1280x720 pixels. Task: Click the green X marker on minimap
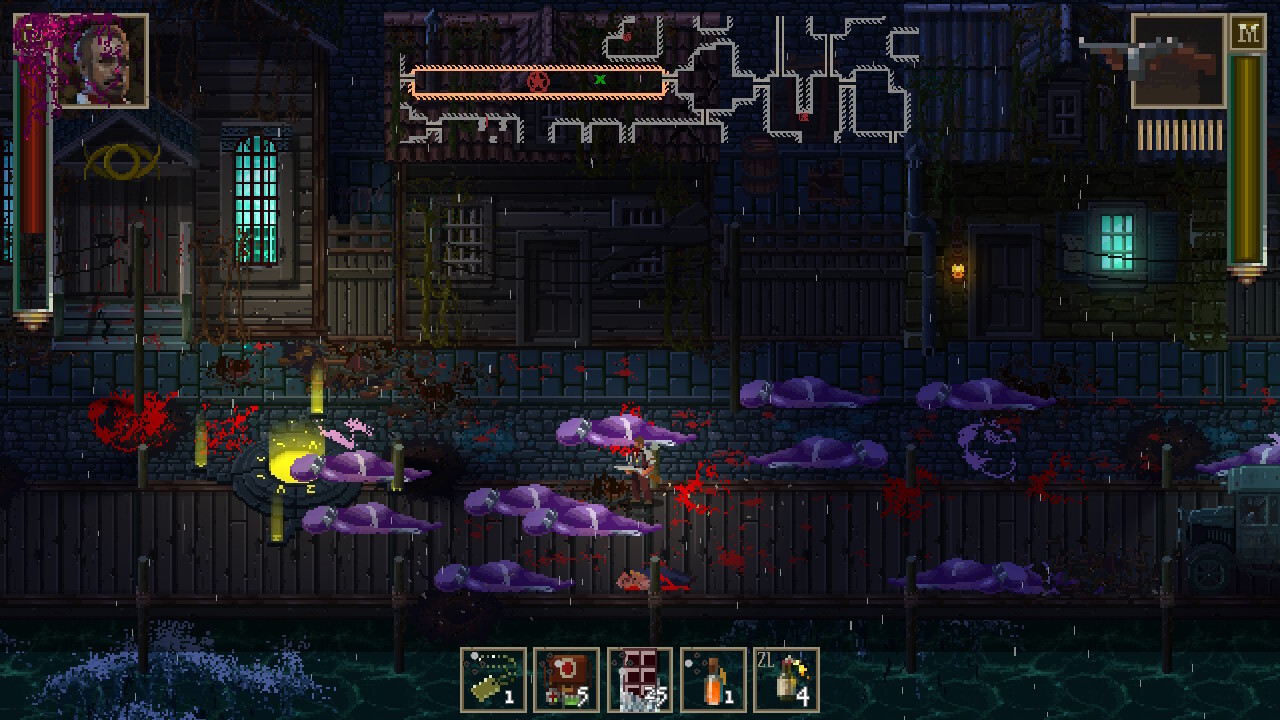(600, 79)
